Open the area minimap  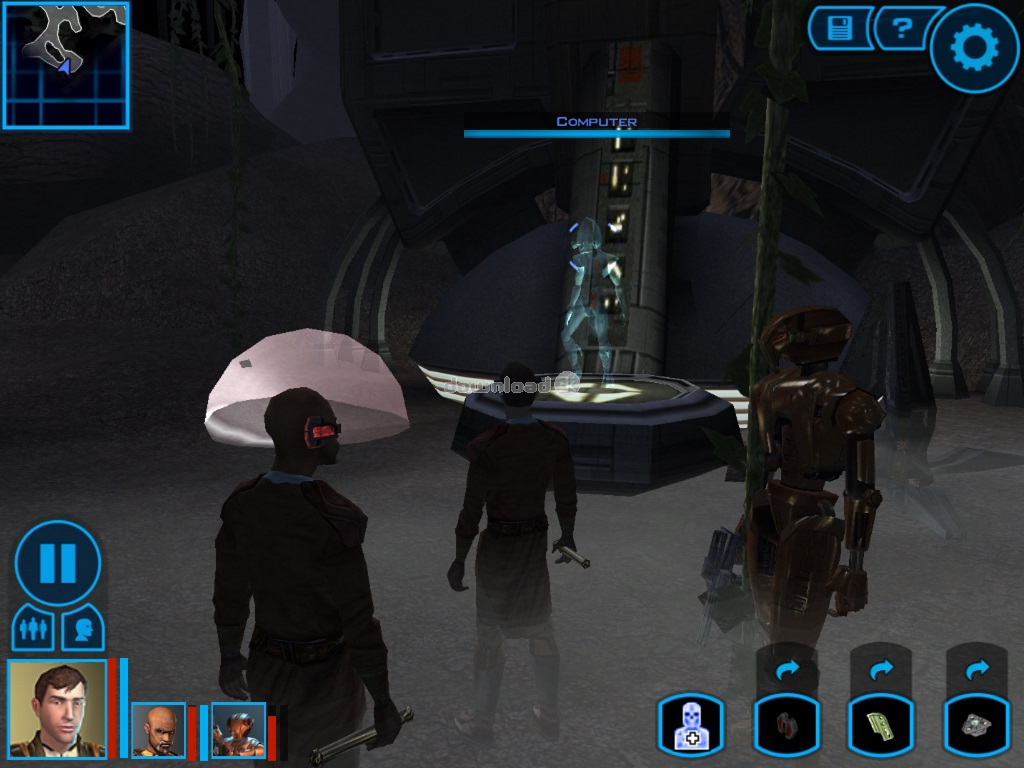pos(66,66)
